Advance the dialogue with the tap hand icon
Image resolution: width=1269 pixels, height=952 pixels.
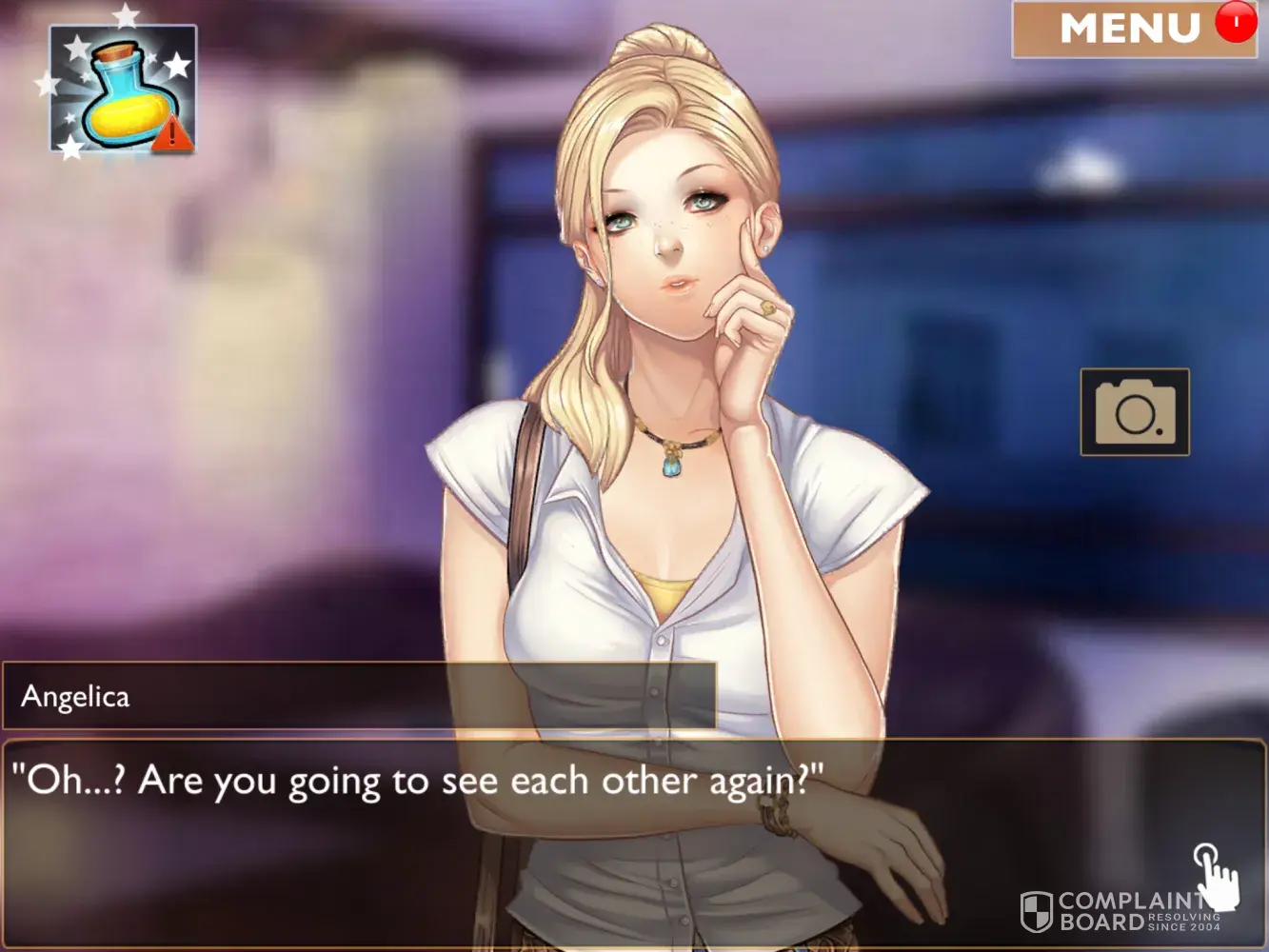coord(1216,874)
